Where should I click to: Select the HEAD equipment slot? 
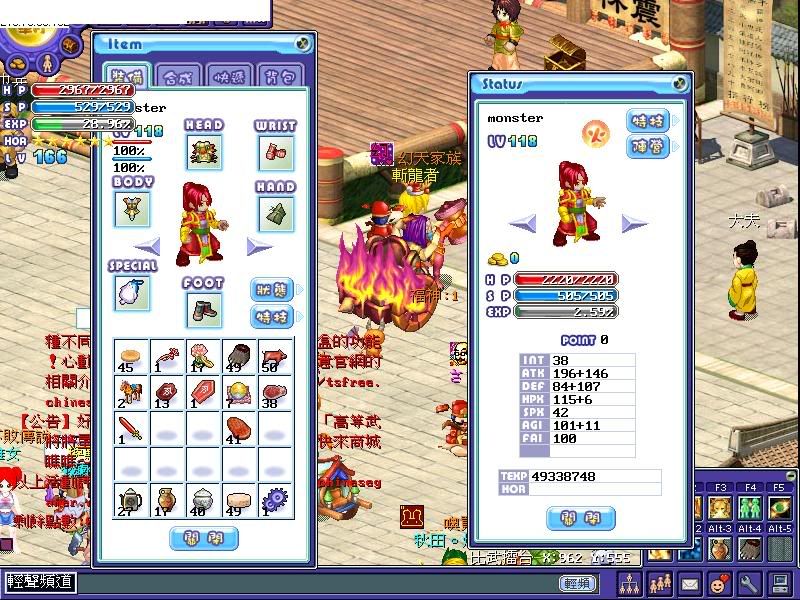(204, 153)
